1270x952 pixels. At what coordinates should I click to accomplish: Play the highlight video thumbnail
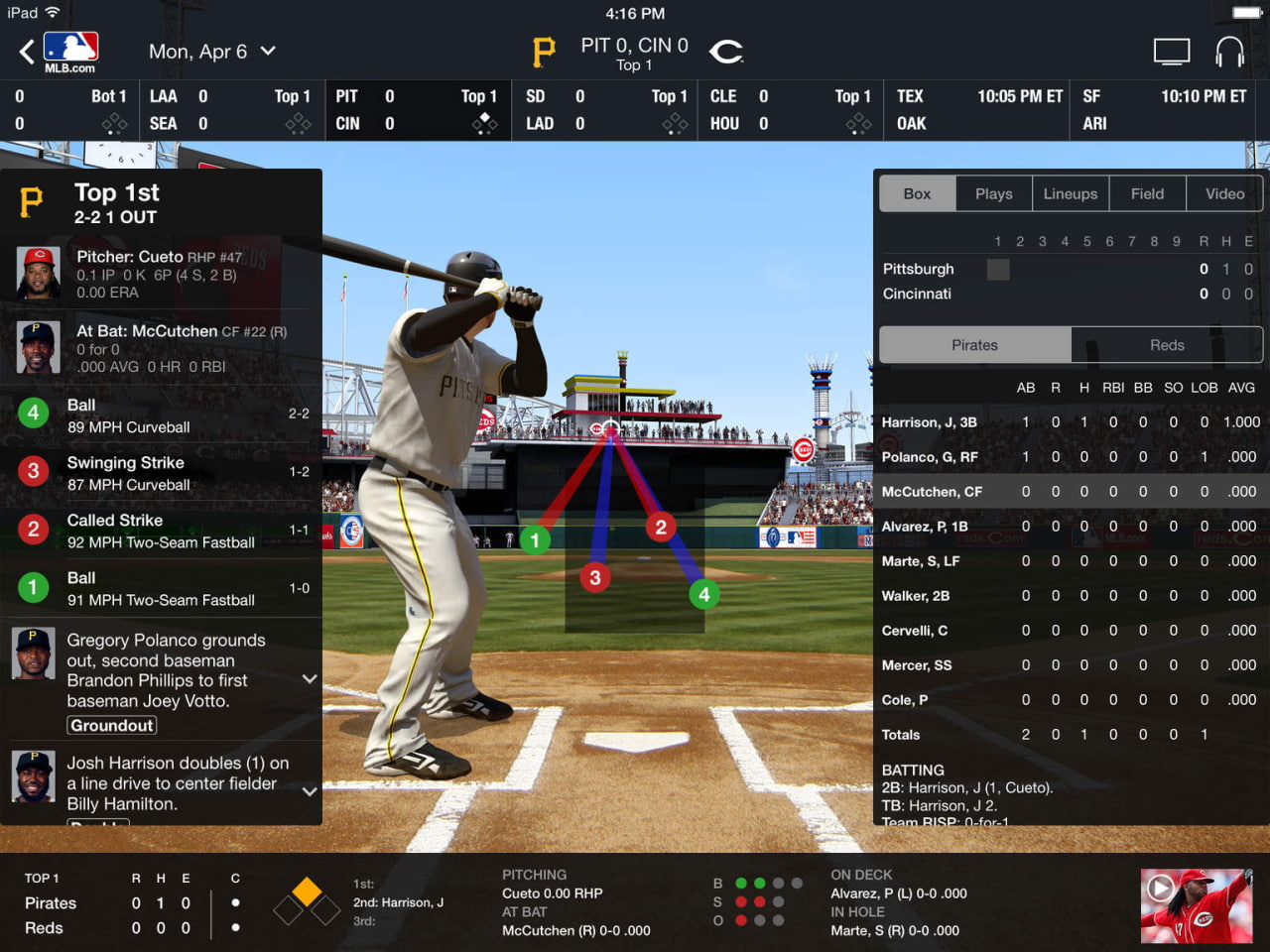point(1196,905)
